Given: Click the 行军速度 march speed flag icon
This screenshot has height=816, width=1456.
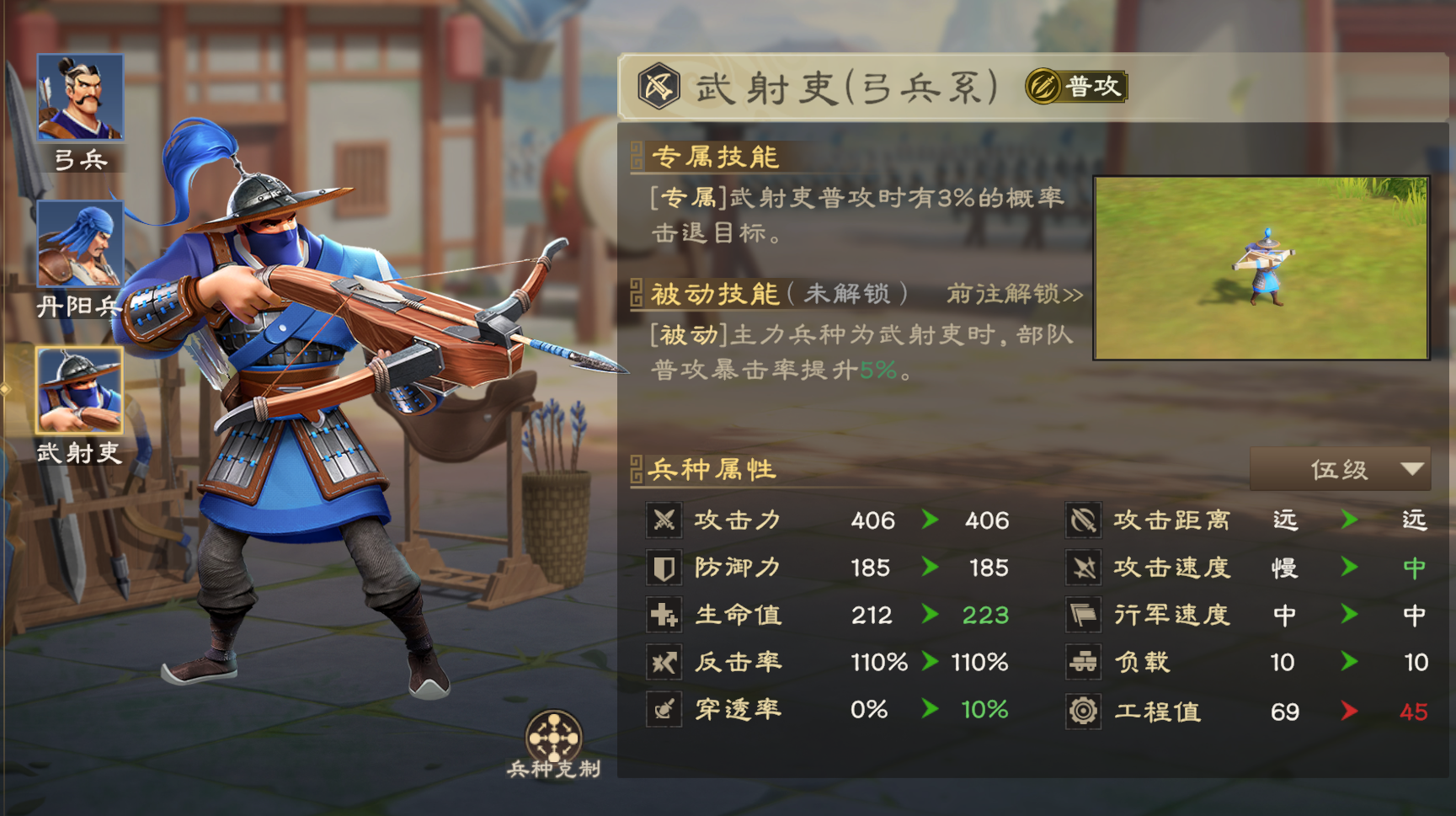Looking at the screenshot, I should click(x=1082, y=615).
